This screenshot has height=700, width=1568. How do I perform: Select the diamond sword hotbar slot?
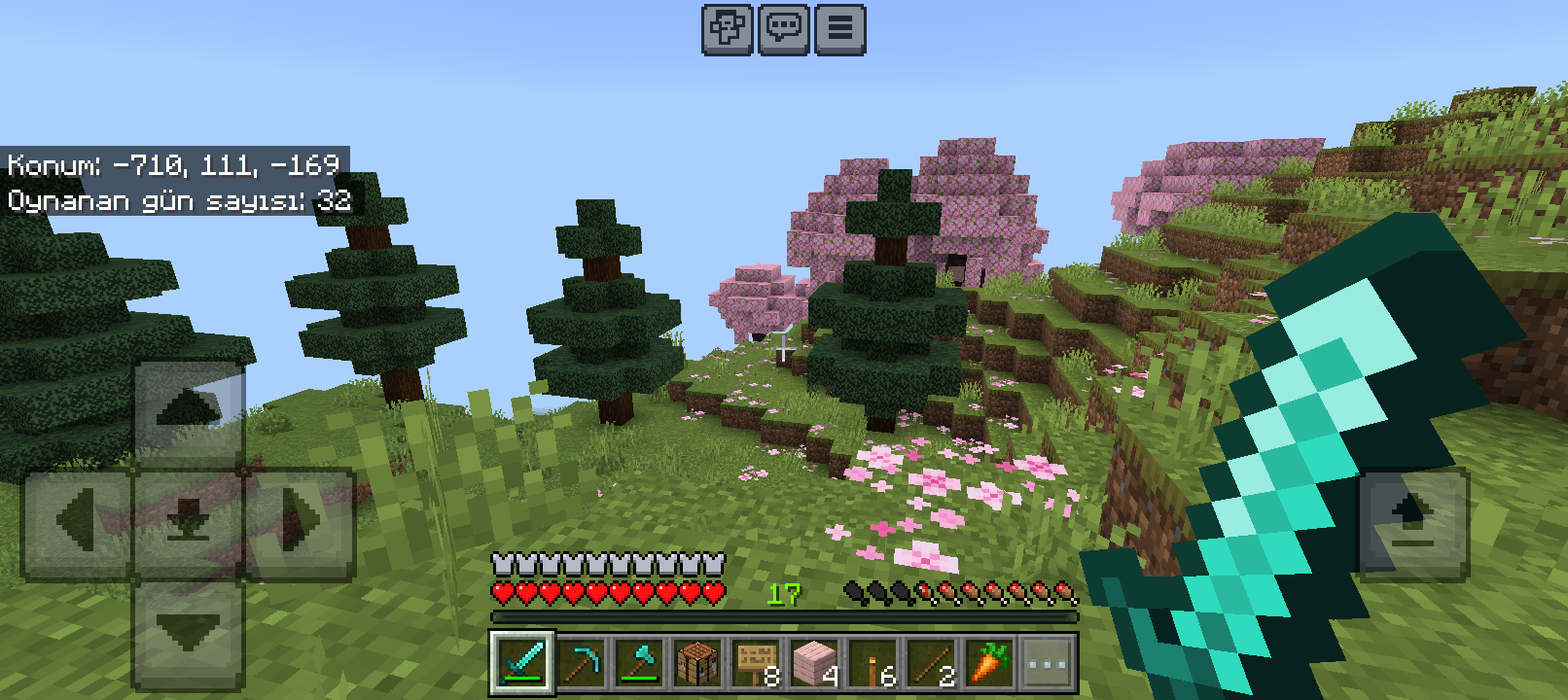coord(523,663)
